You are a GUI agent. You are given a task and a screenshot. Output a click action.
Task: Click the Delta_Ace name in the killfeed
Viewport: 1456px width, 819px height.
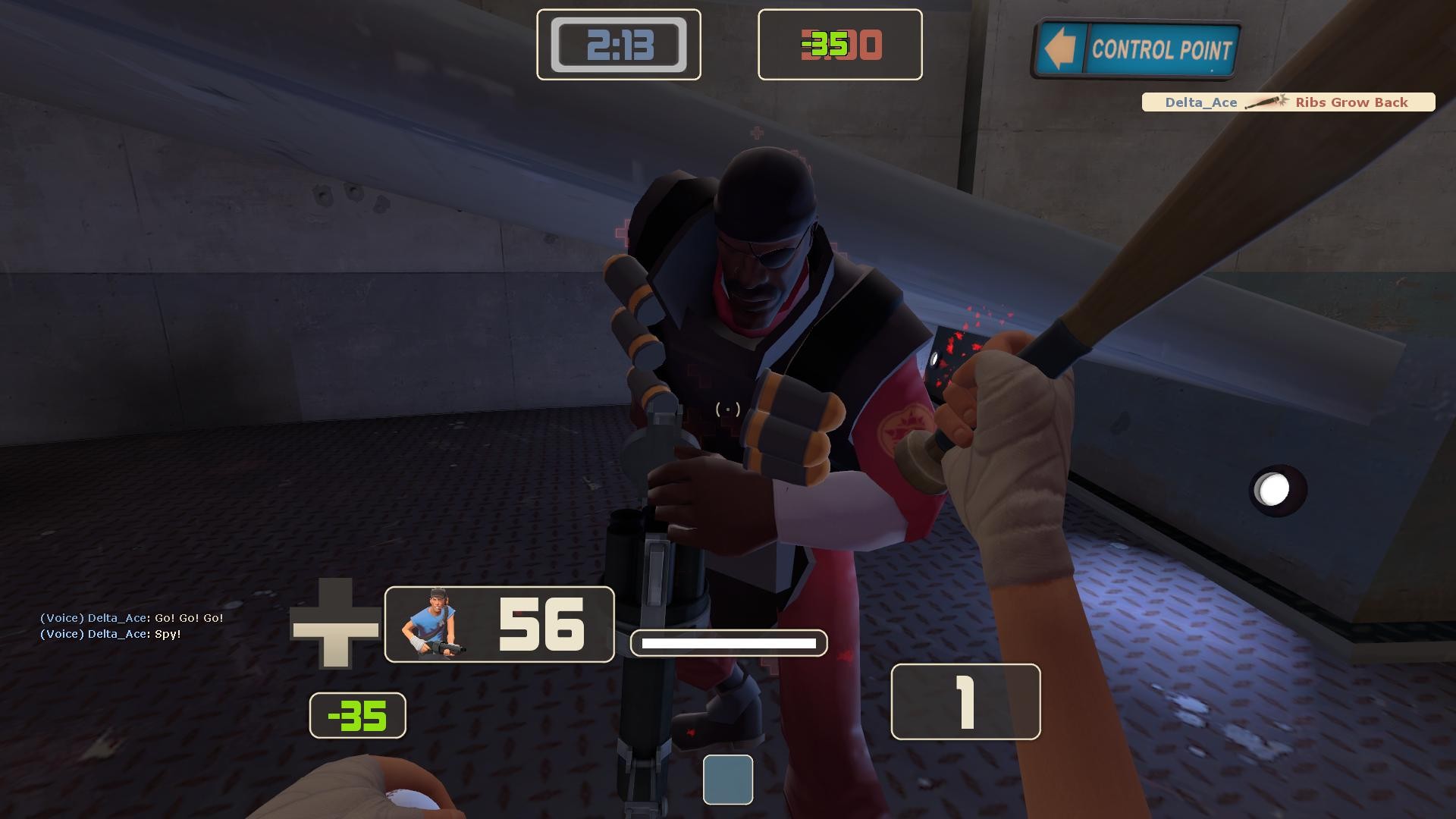coord(1200,102)
